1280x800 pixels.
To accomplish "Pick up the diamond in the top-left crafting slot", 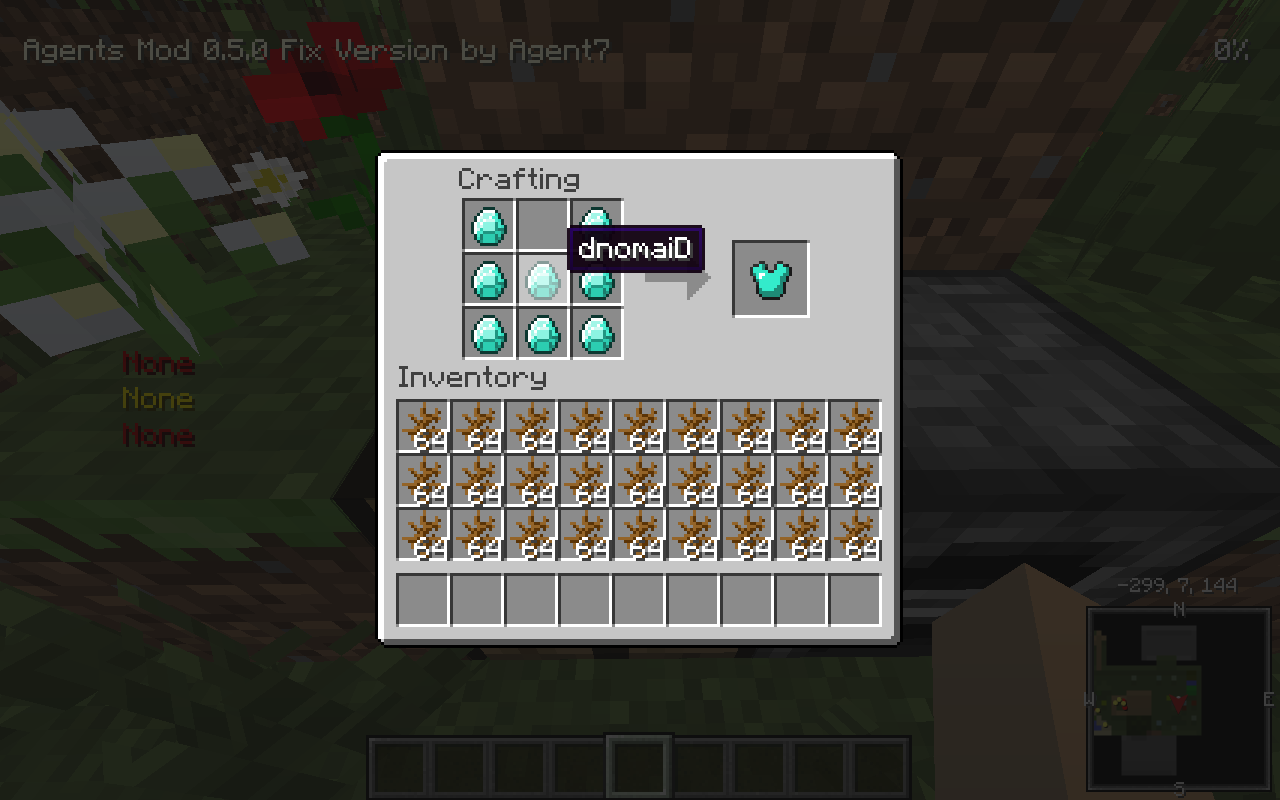I will point(488,226).
